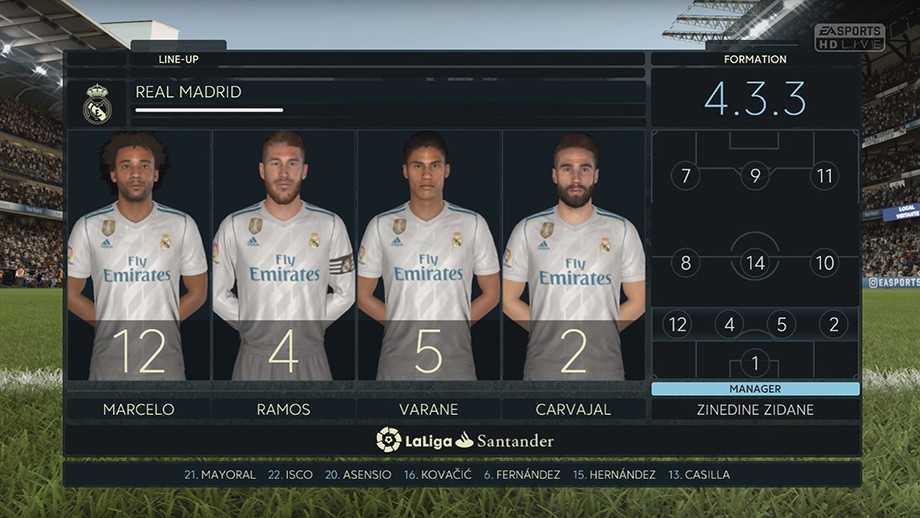Click the LaLiga Santander logo banner
This screenshot has height=518, width=920.
(464, 440)
